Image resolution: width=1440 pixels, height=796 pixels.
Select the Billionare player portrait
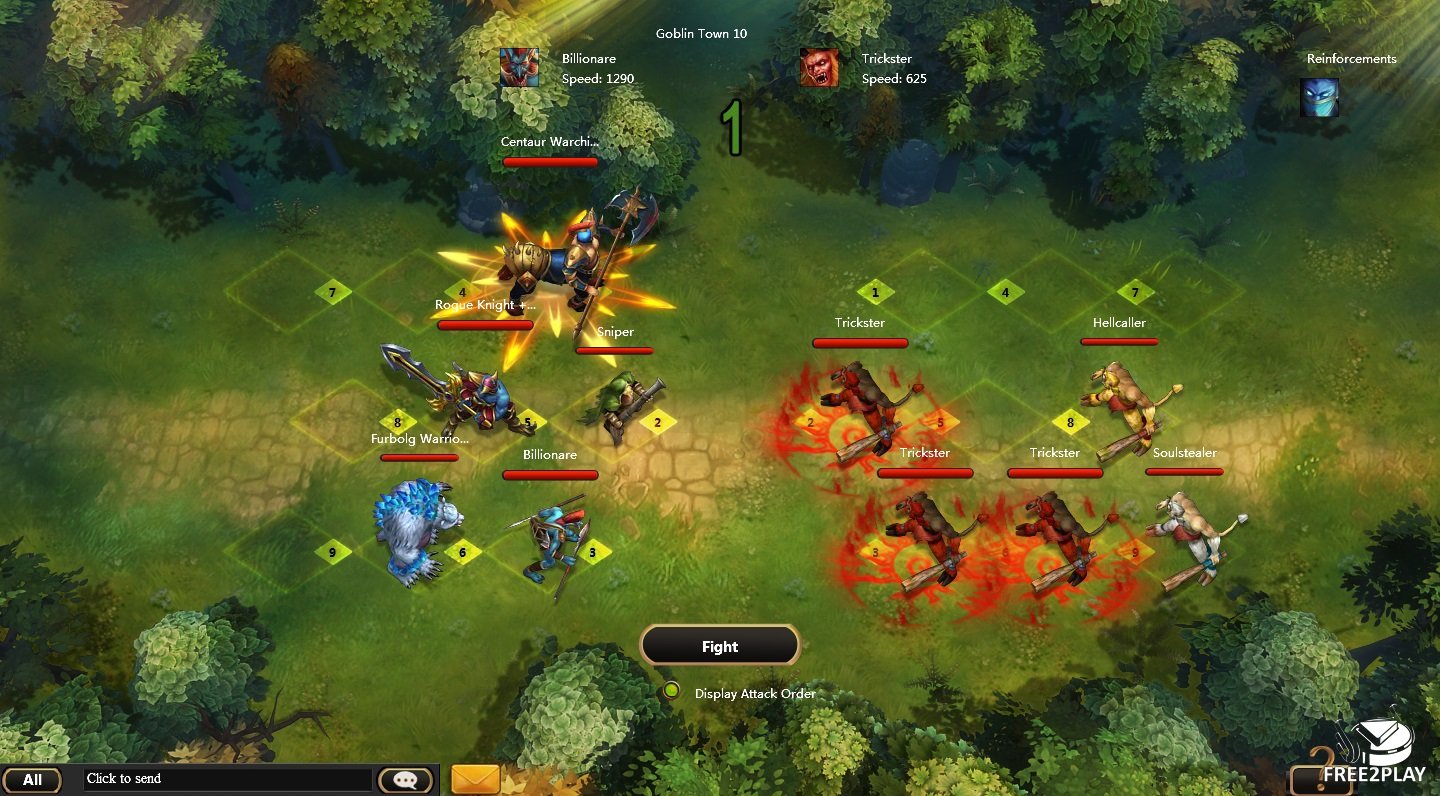coord(519,68)
